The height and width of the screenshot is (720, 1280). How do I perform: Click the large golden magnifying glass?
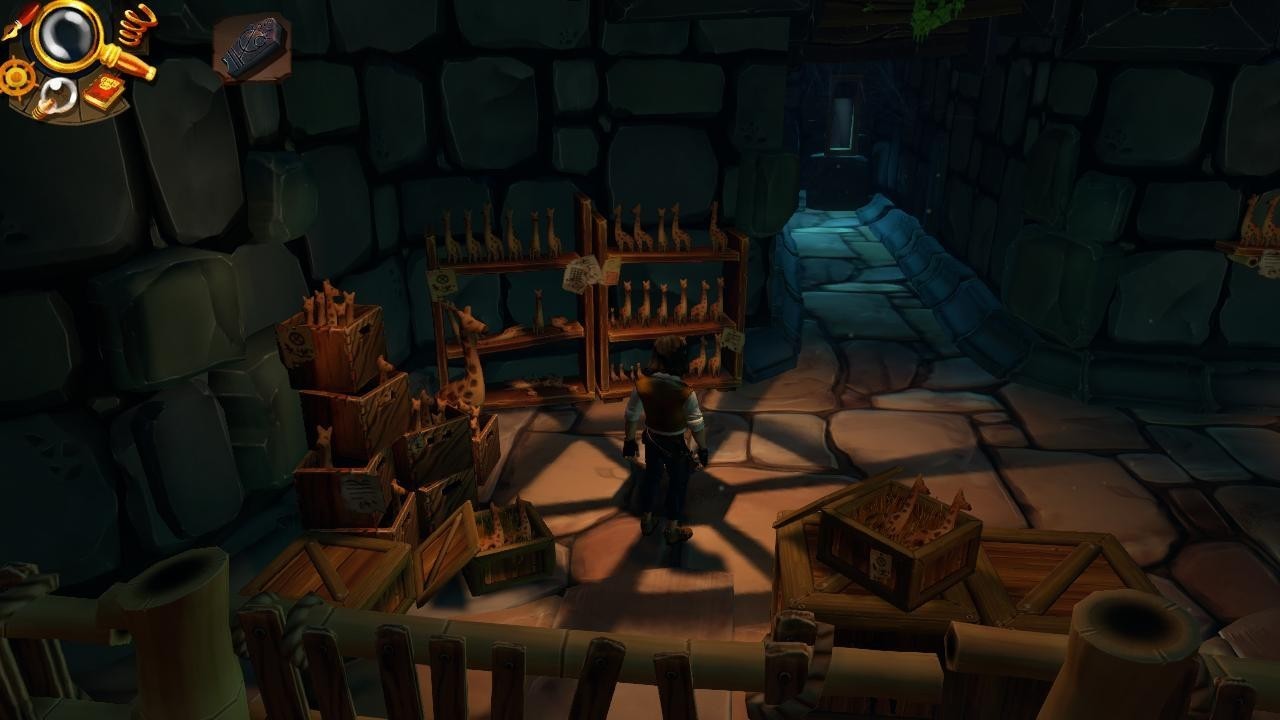[68, 35]
